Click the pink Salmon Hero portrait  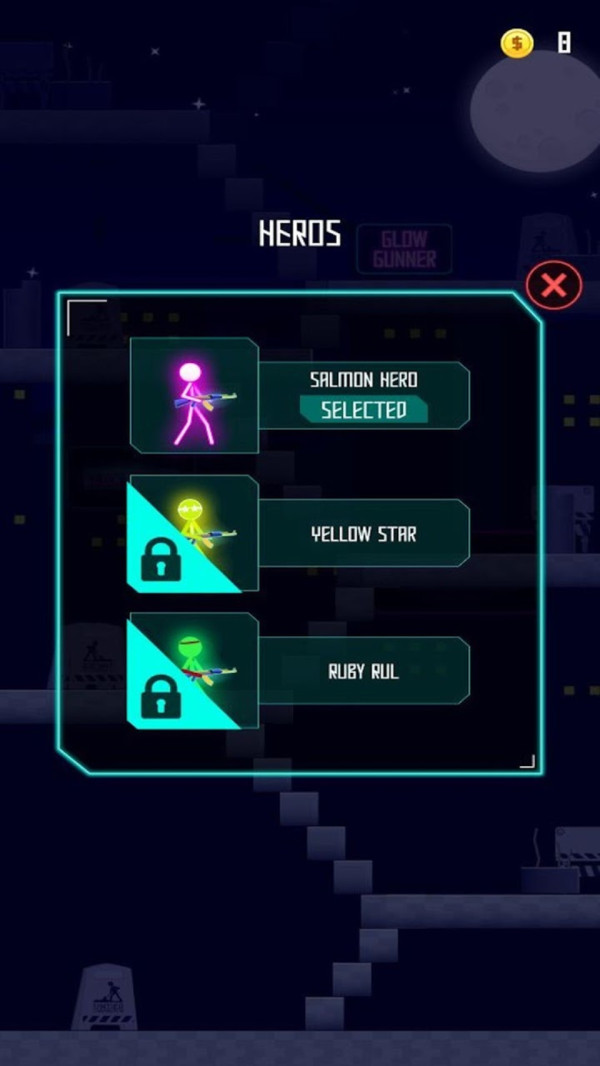pos(194,396)
